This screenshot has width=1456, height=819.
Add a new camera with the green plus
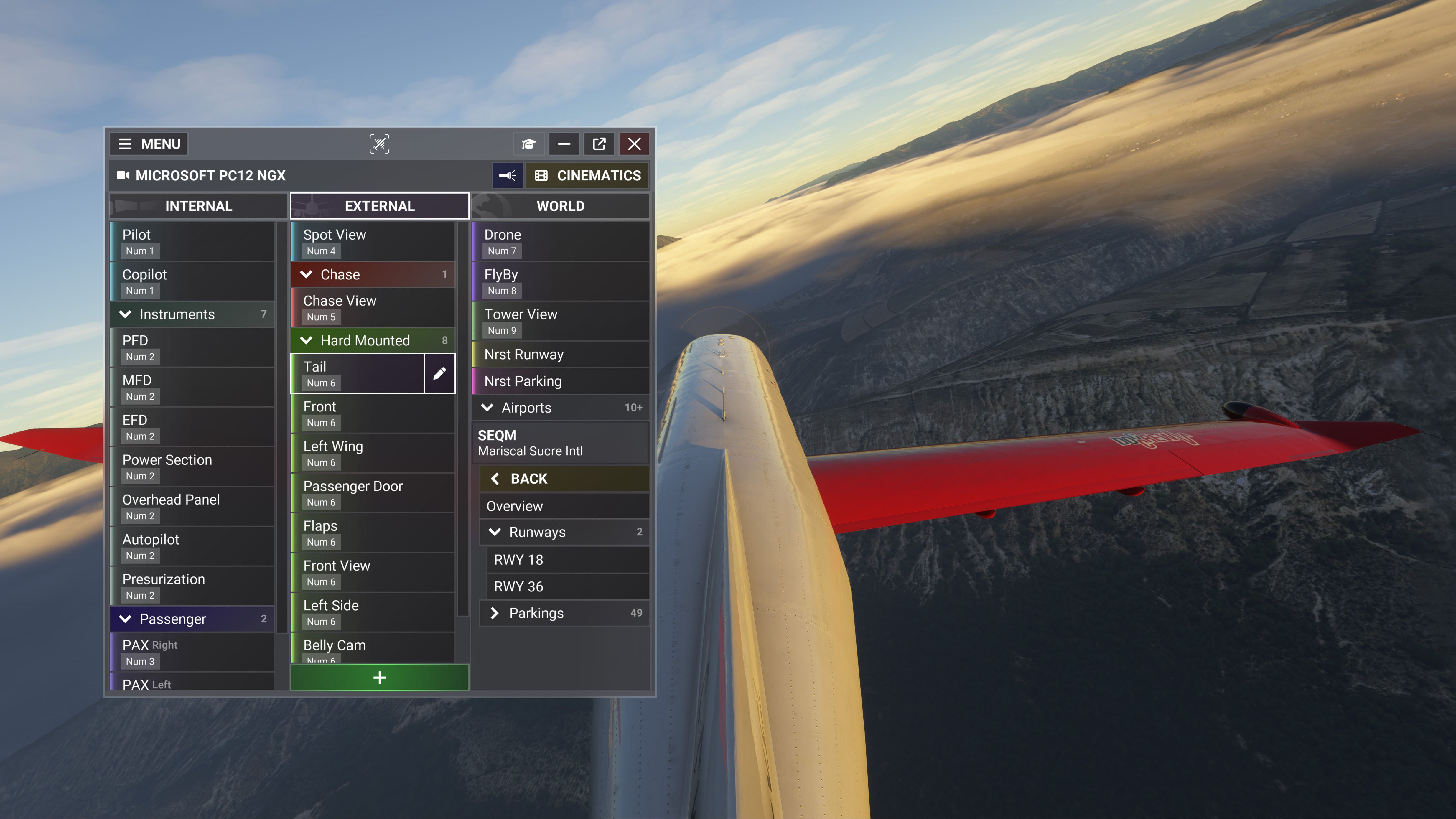(x=379, y=677)
